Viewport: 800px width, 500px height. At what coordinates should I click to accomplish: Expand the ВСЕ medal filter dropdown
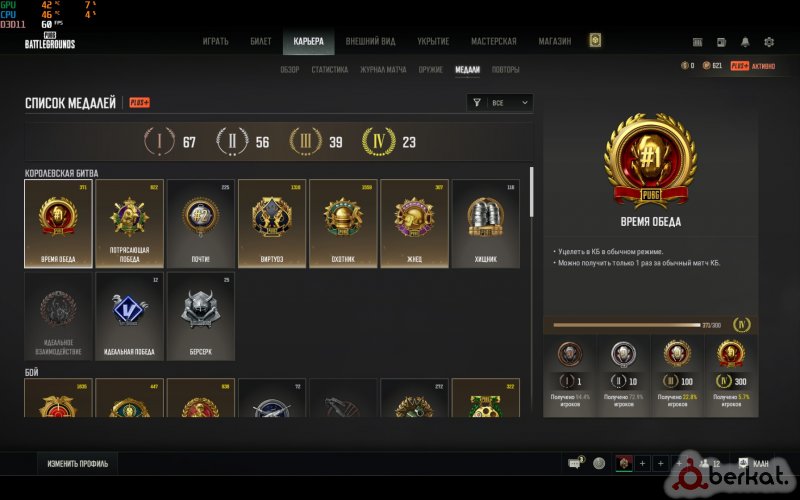pos(500,102)
